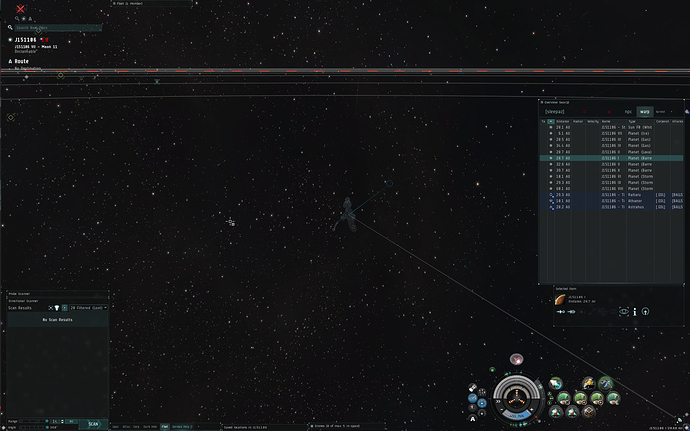Sort the overview by the Distance column
The height and width of the screenshot is (431, 690).
pos(560,122)
